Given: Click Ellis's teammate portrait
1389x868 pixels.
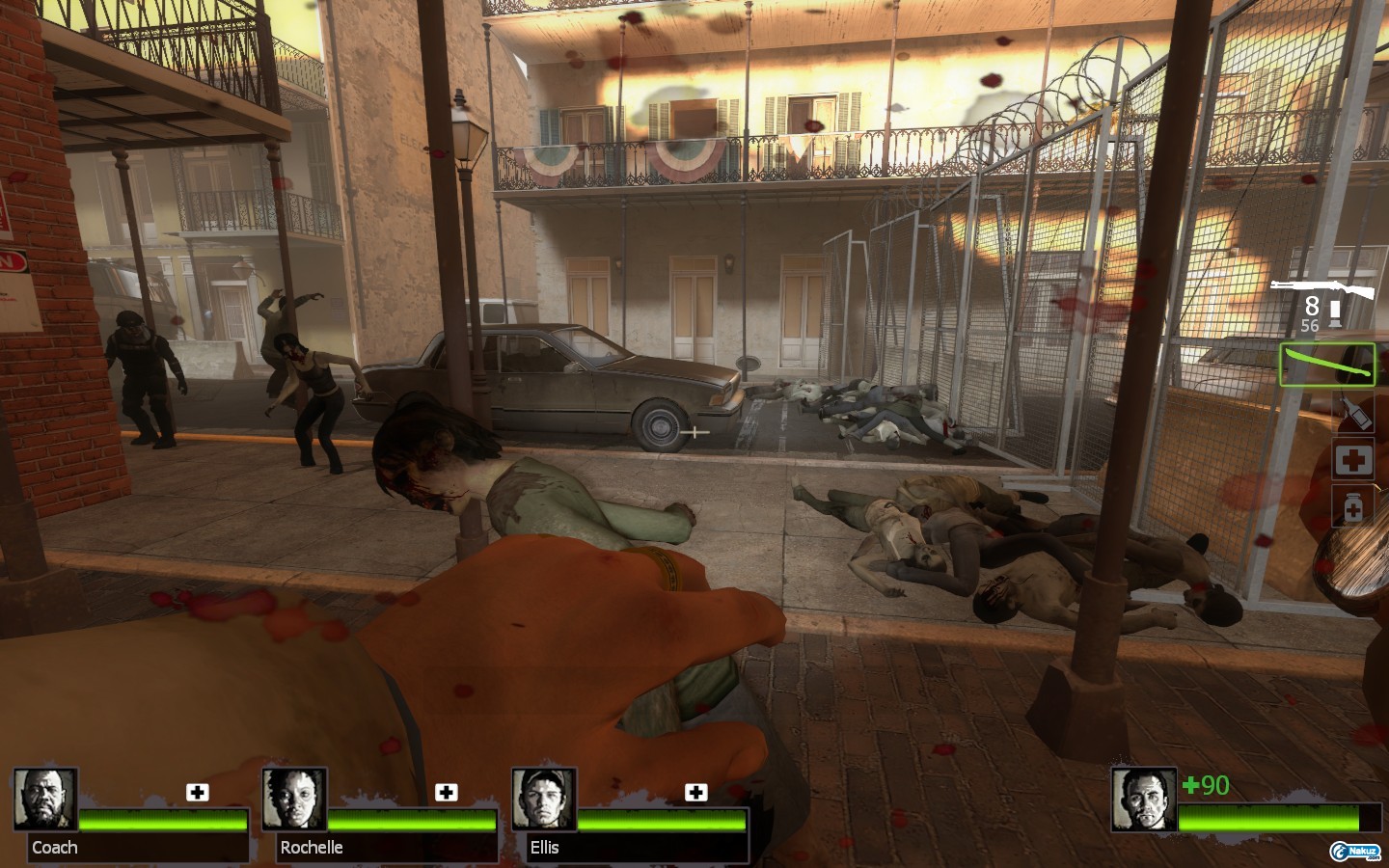Looking at the screenshot, I should (544, 800).
